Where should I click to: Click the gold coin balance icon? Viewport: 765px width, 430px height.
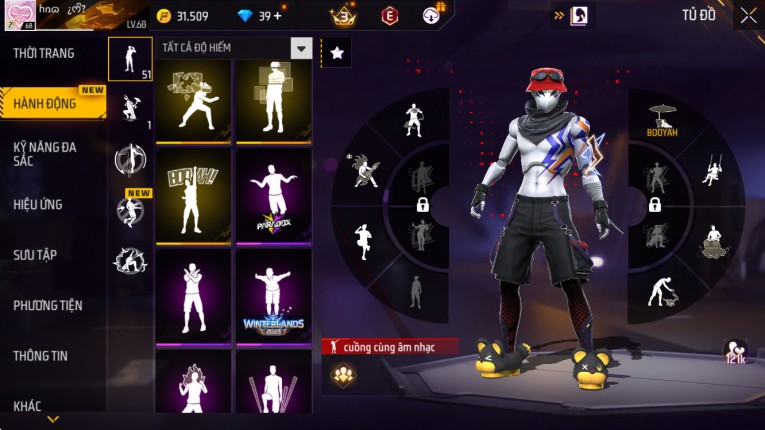(x=163, y=16)
